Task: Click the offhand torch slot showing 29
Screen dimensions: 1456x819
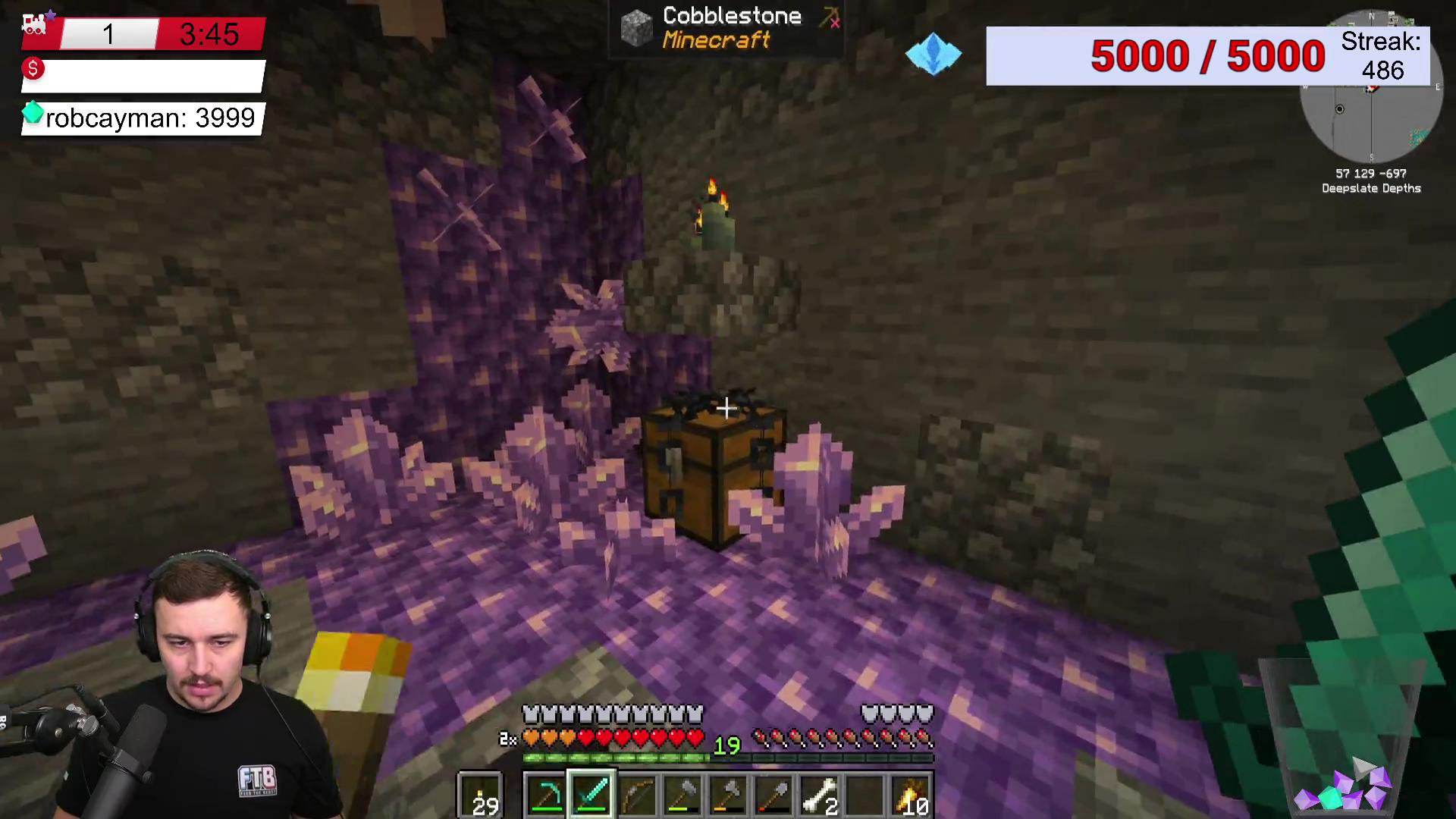Action: click(480, 795)
